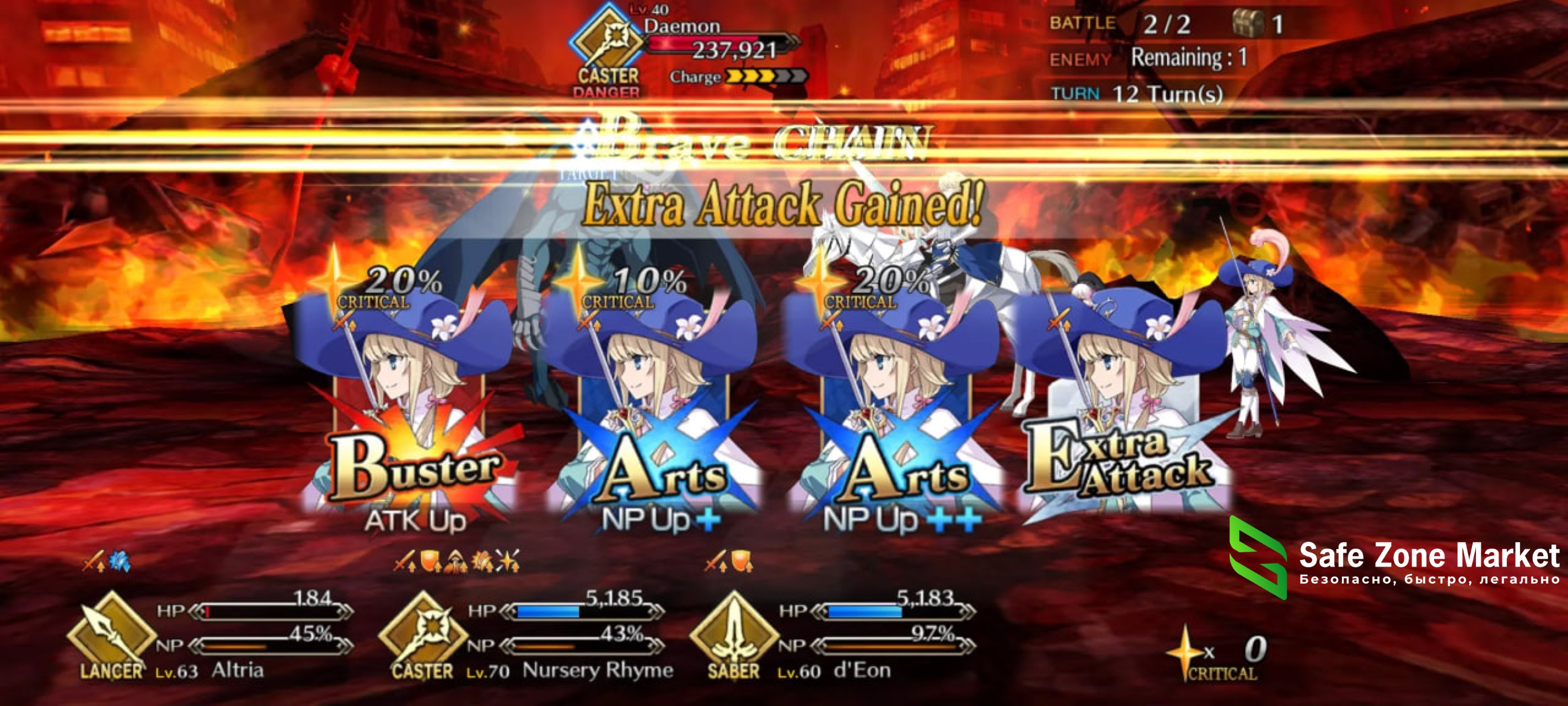Tap the Extra Attack card

point(1123,414)
